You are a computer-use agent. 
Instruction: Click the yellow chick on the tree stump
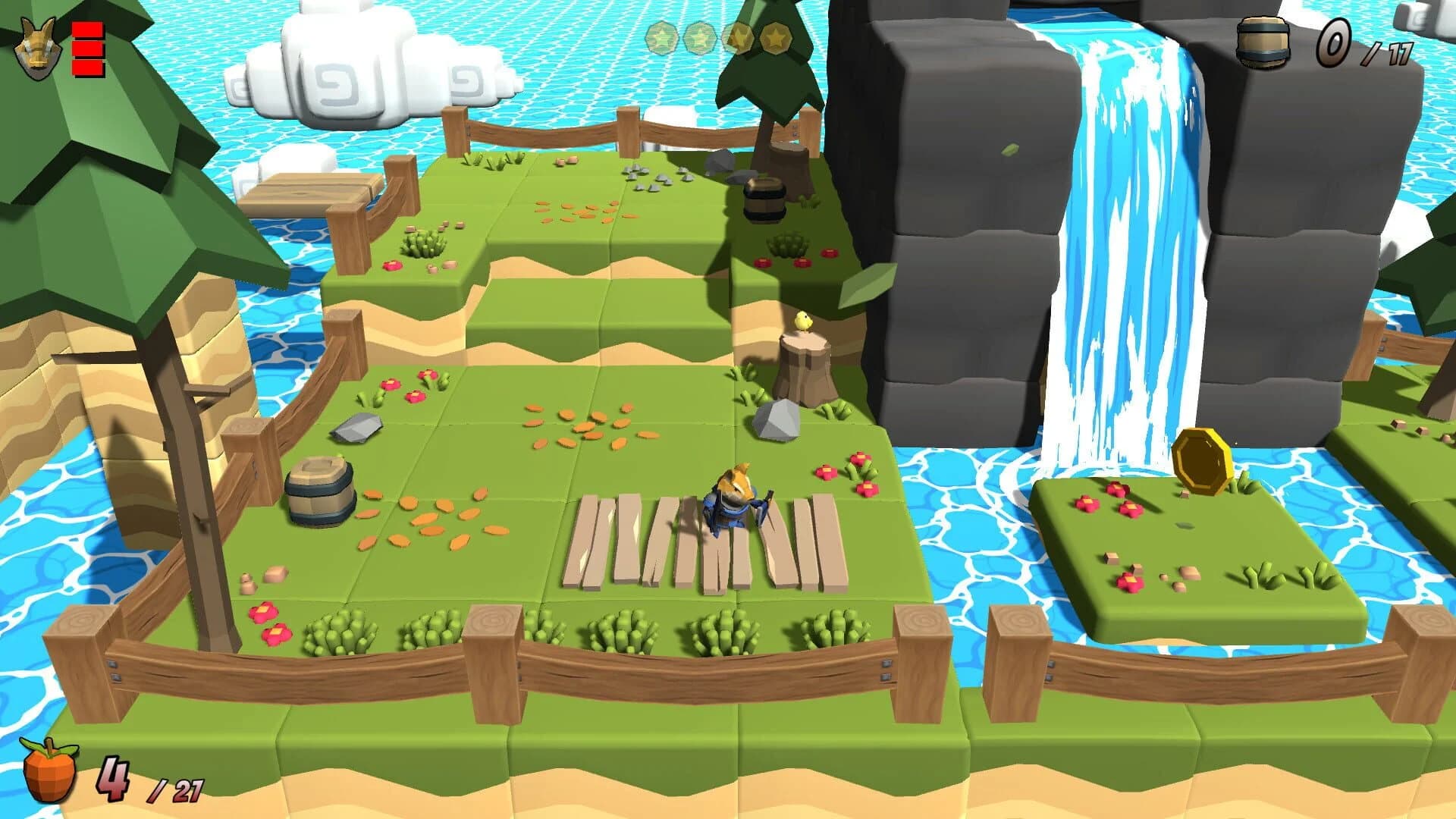[x=802, y=322]
